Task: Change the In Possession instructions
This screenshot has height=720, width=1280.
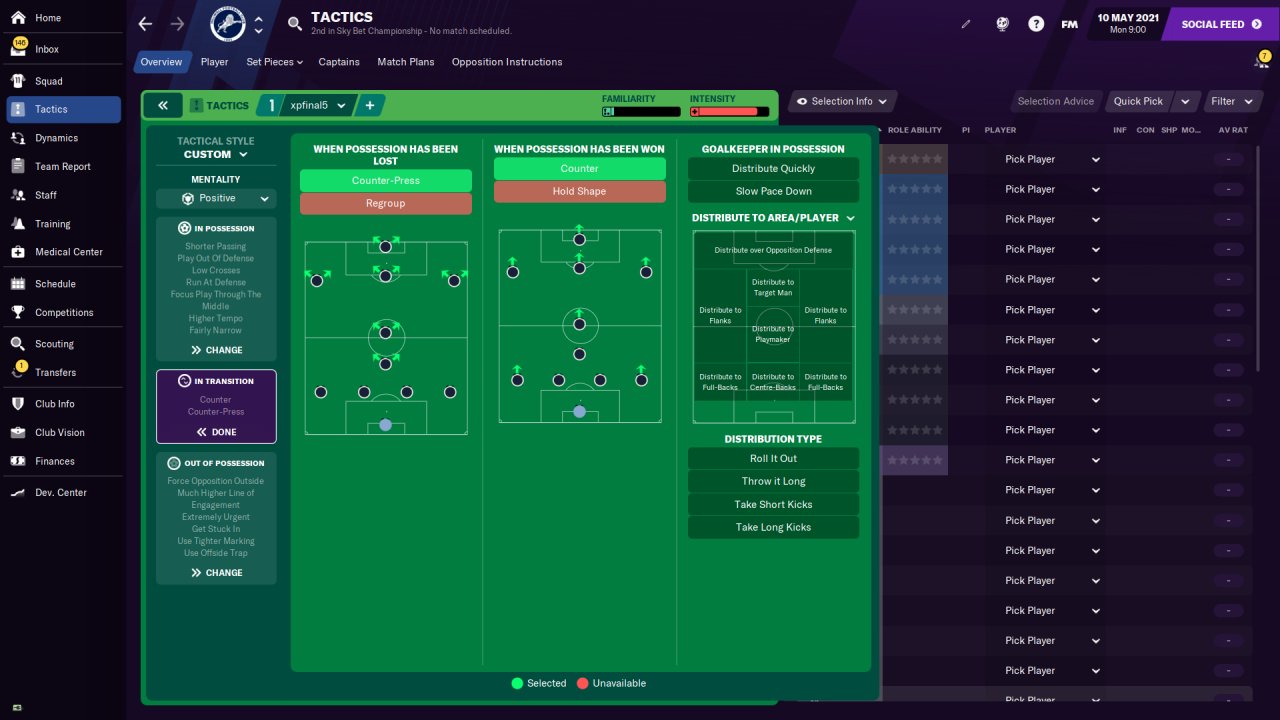Action: [x=216, y=350]
